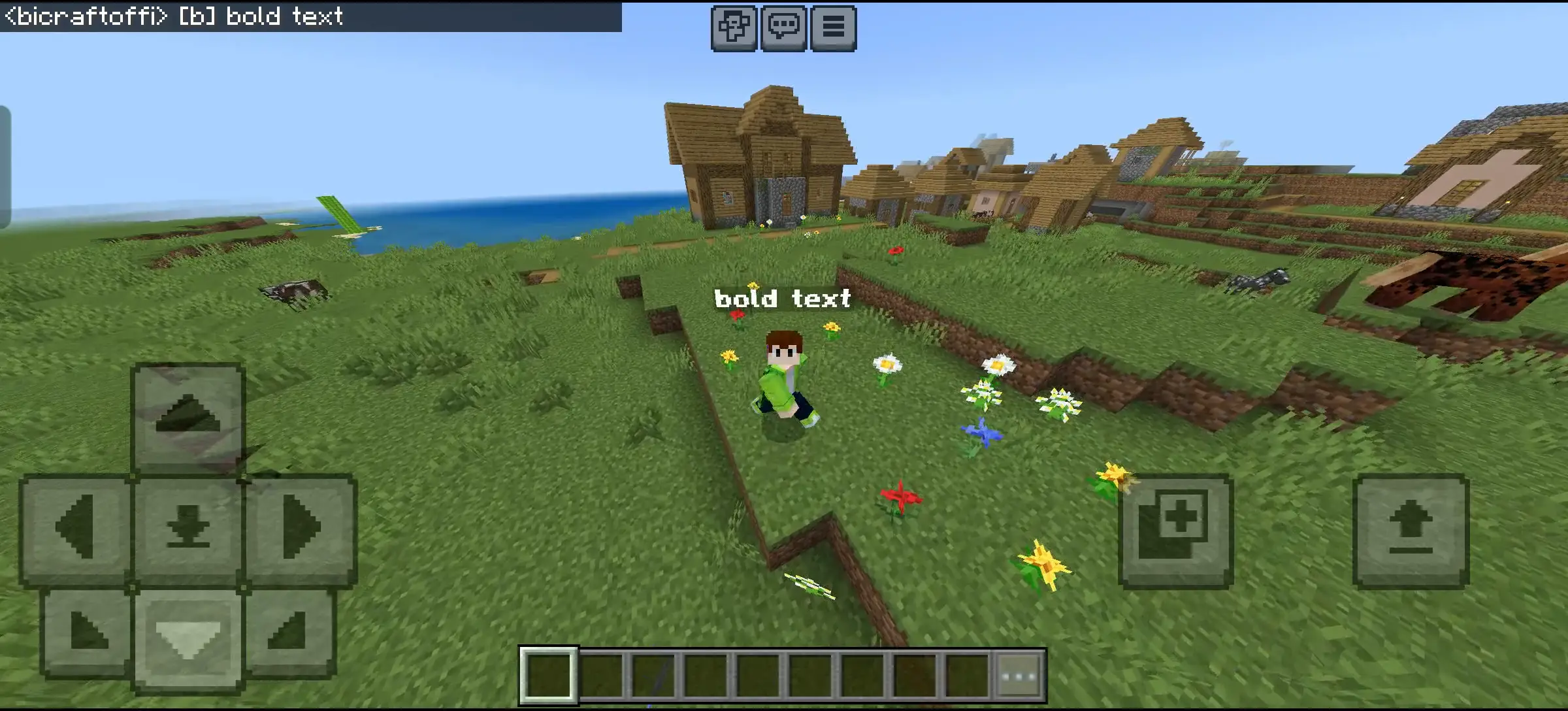
Task: Toggle the sneak button in D-pad center
Action: tap(188, 528)
